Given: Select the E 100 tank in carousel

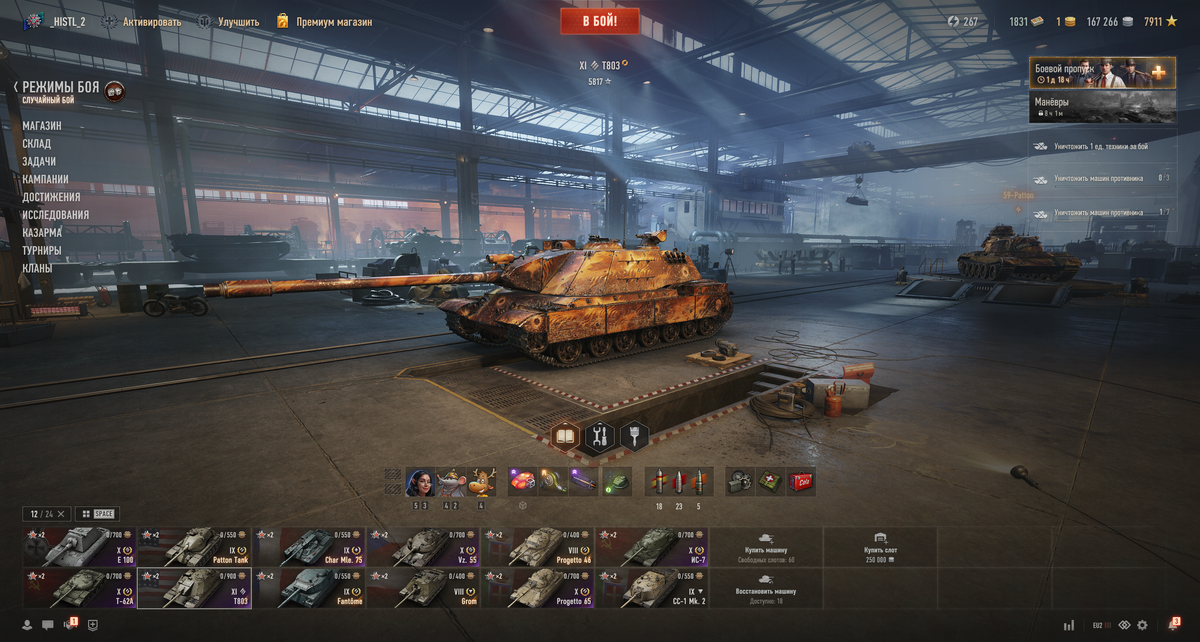Looking at the screenshot, I should [79, 547].
